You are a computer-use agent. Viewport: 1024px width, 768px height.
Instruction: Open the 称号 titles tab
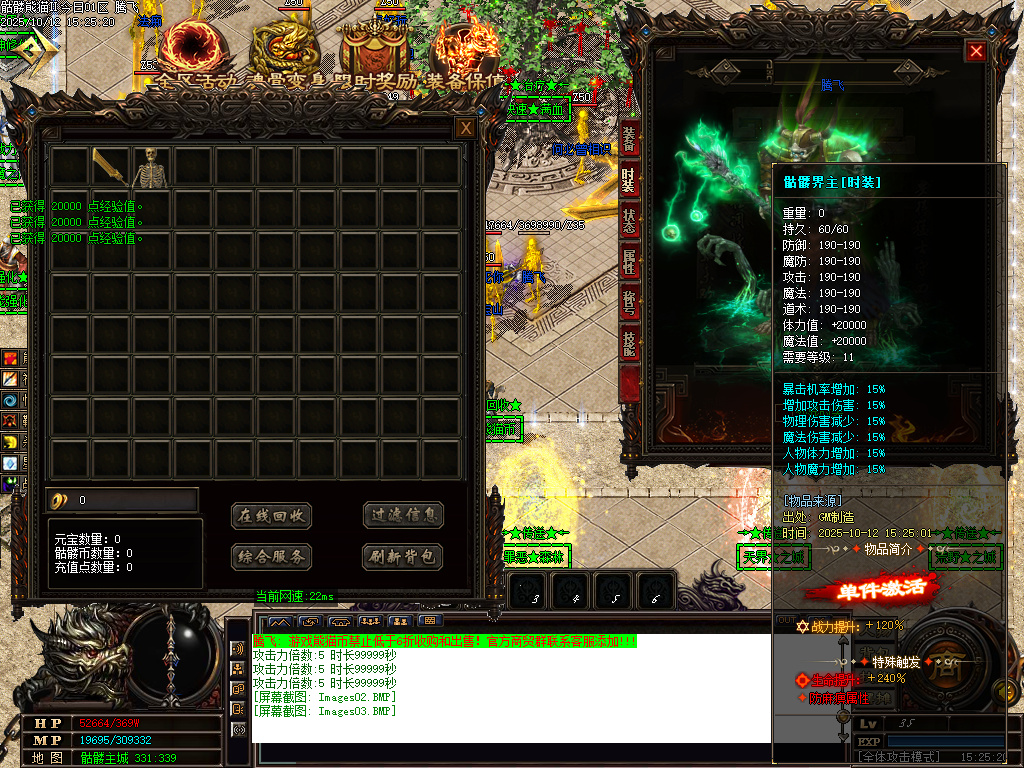(x=629, y=302)
